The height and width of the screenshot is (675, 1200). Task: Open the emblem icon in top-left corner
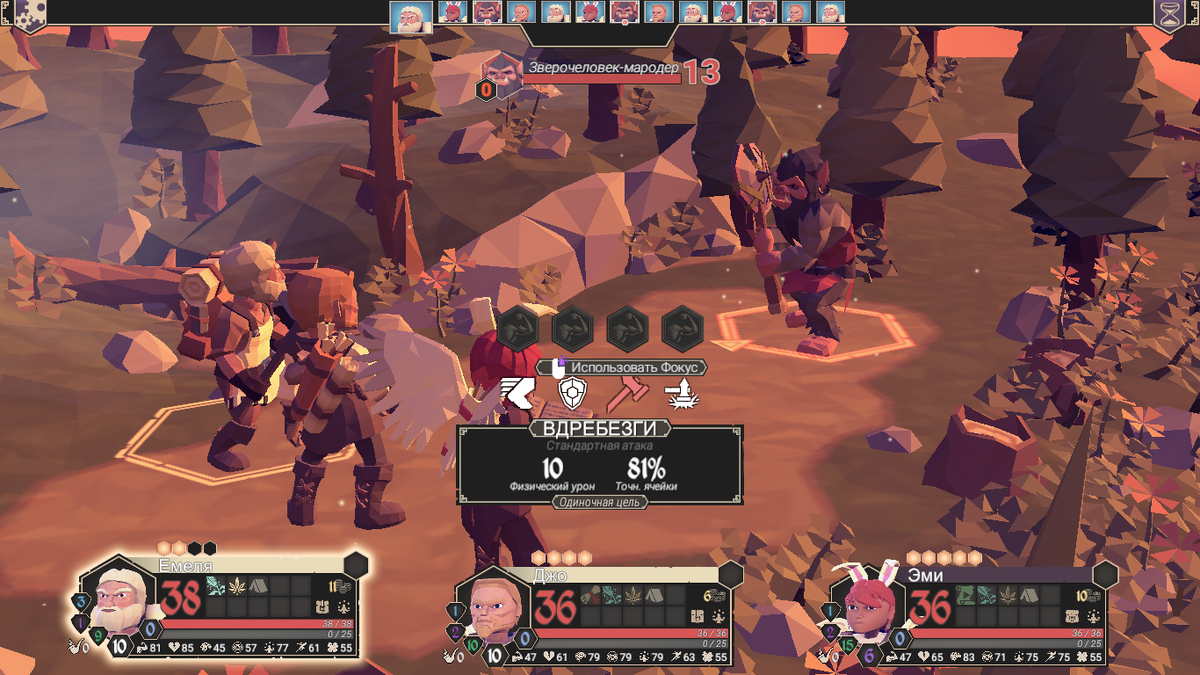(30, 14)
